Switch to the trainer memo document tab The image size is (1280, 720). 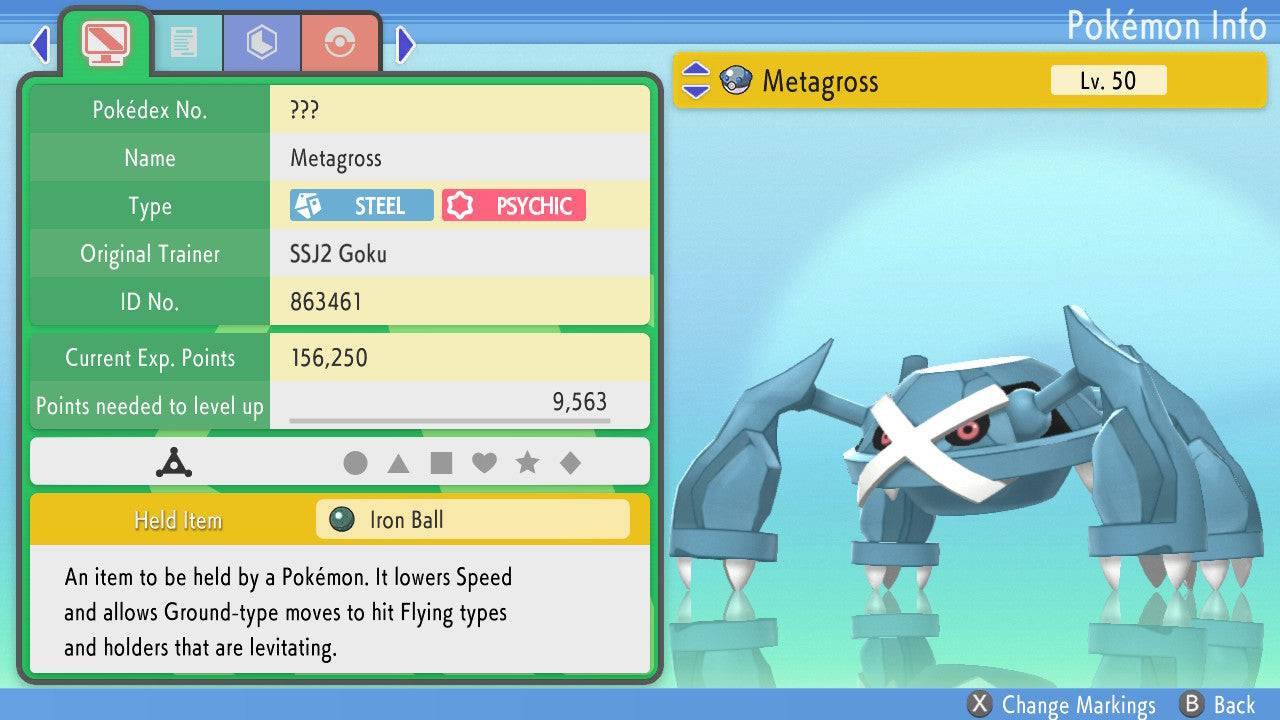[184, 43]
